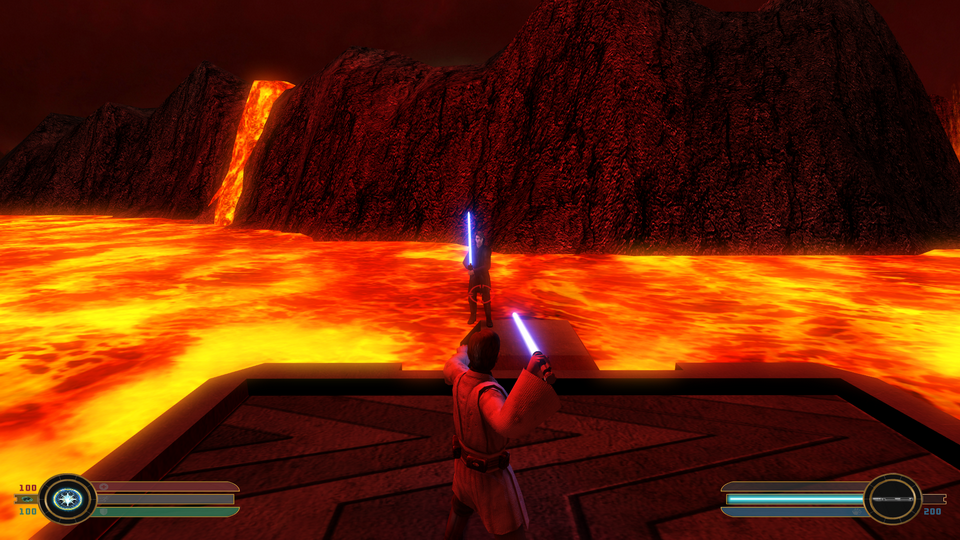Image resolution: width=960 pixels, height=540 pixels.
Task: Select the lightsaber hilt weapon icon
Action: point(892,498)
